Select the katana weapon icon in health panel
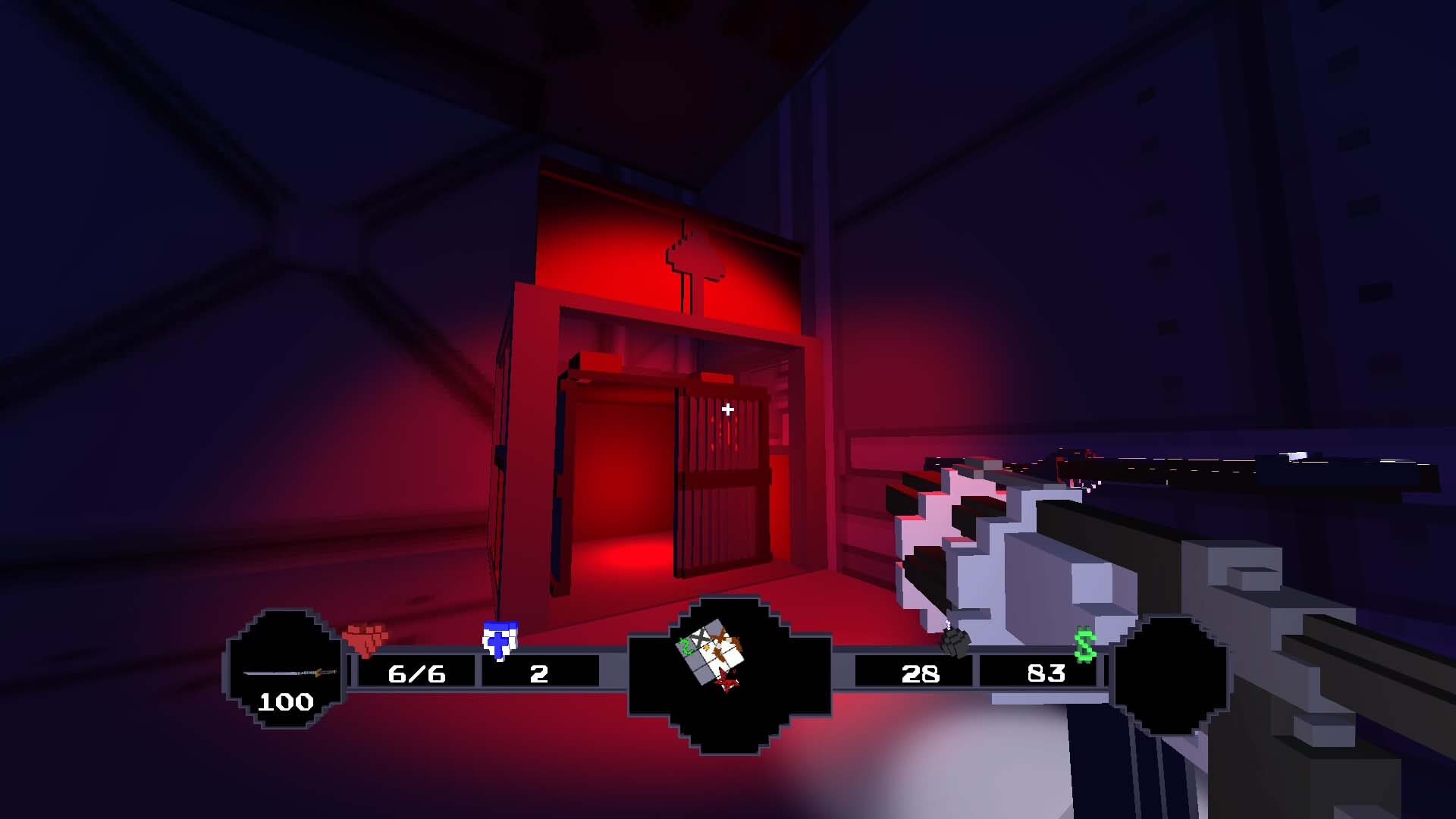The width and height of the screenshot is (1456, 819). [288, 673]
